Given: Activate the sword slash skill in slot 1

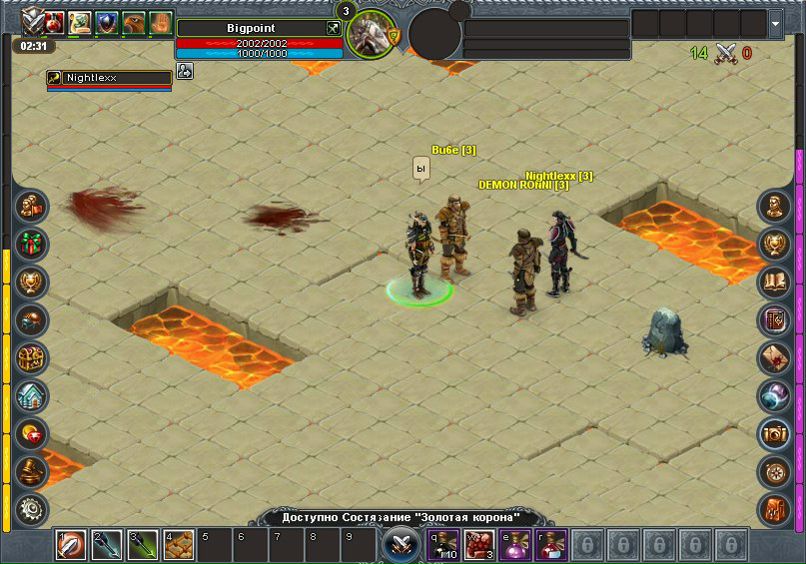Looking at the screenshot, I should [x=71, y=545].
